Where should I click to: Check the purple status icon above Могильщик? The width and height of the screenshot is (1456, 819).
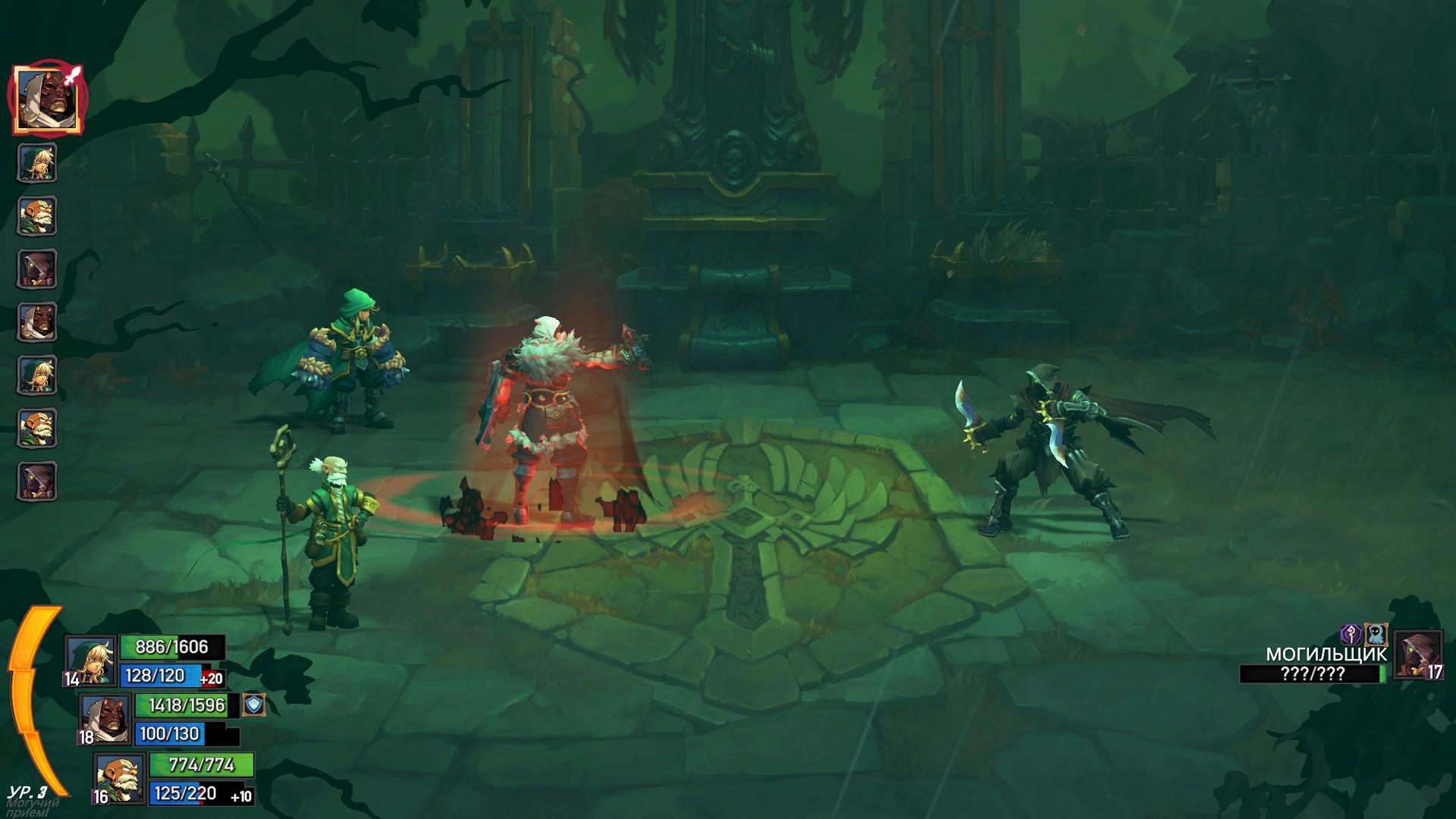pos(1351,634)
